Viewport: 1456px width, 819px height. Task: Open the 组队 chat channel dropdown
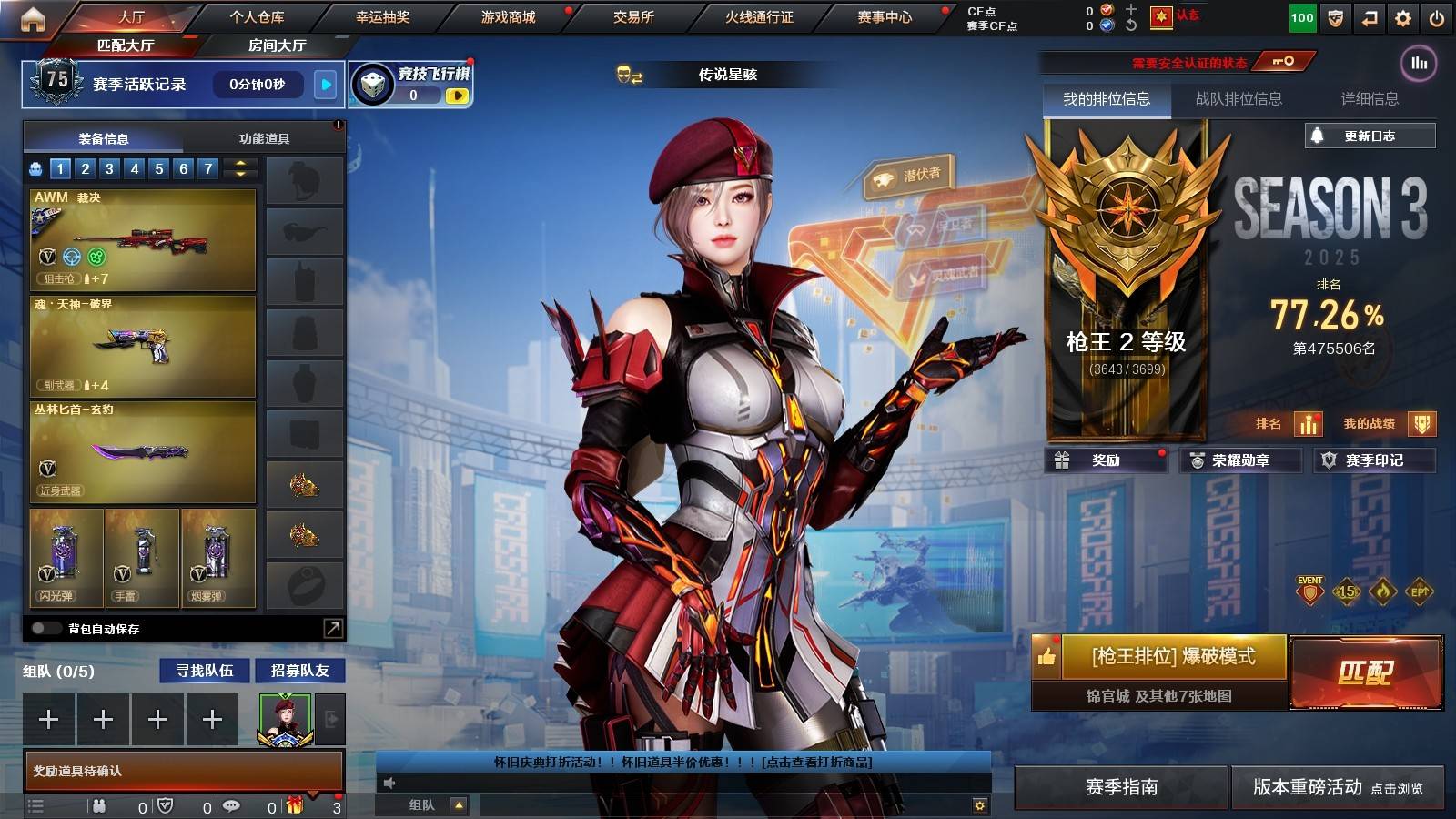[459, 804]
